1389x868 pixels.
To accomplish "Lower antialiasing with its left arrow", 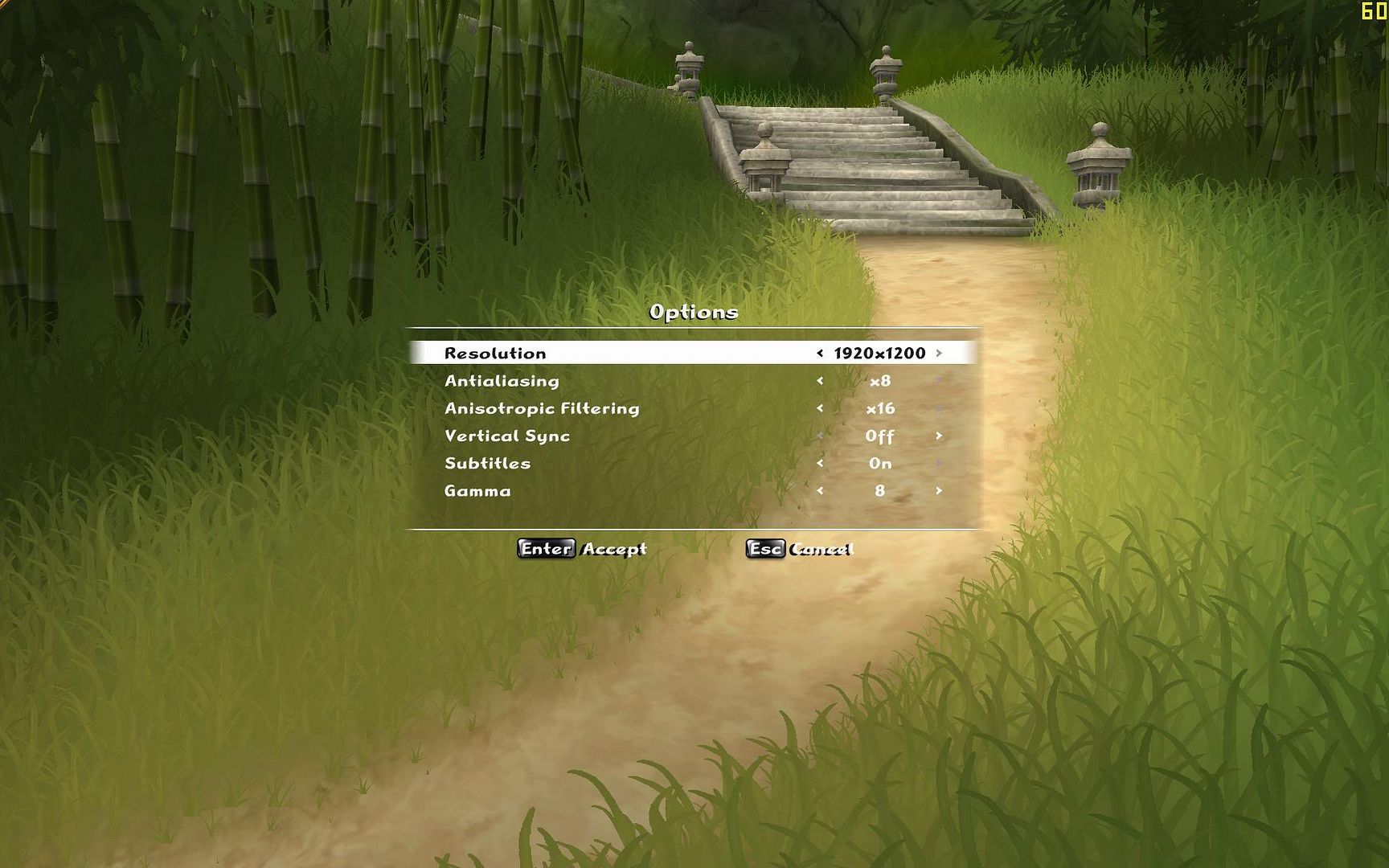I will [820, 381].
